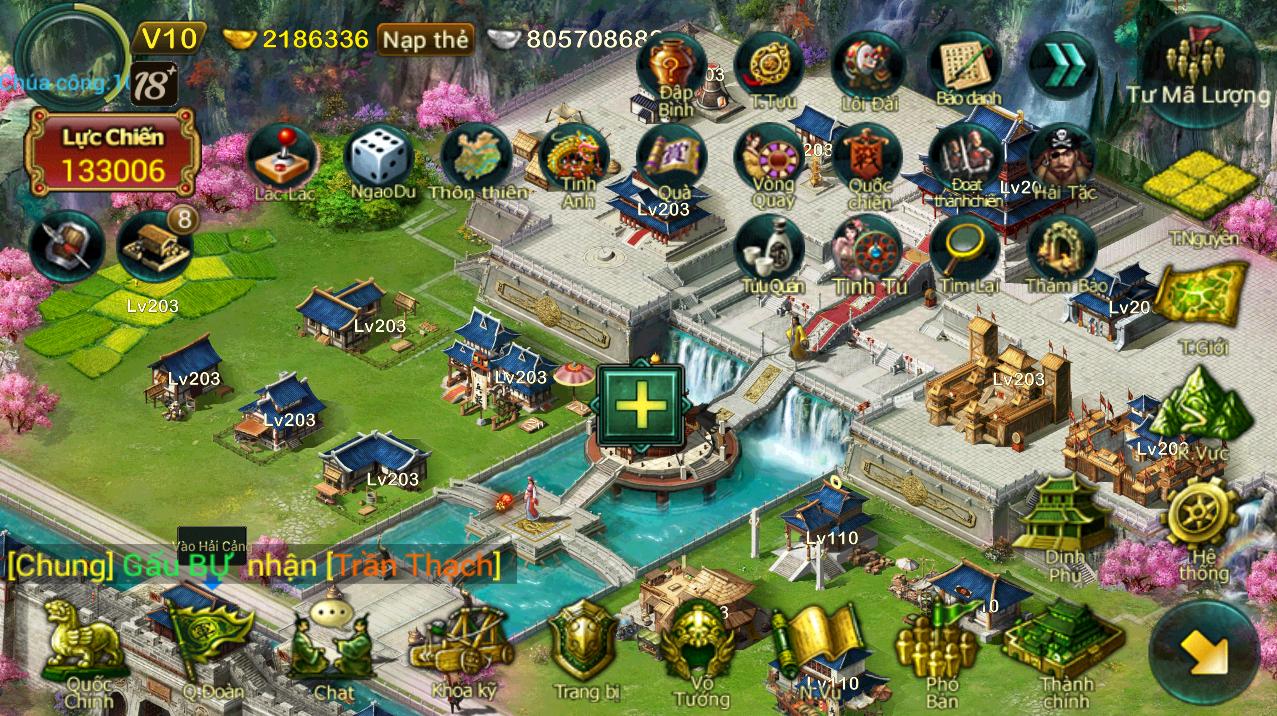Image resolution: width=1277 pixels, height=716 pixels.
Task: Open the Trang bị equipment menu
Action: [584, 643]
